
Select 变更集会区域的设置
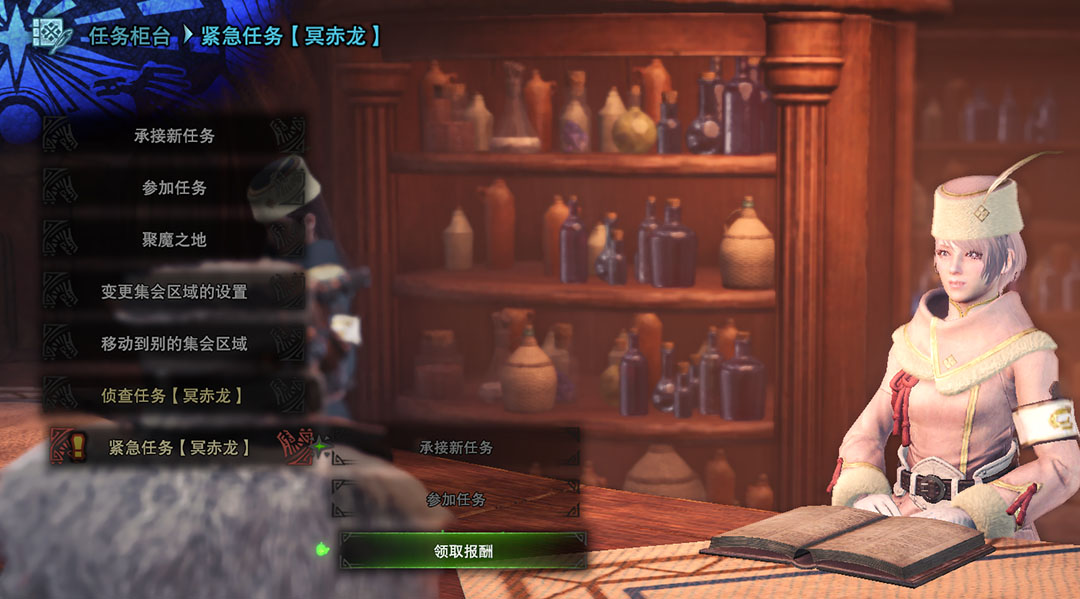tap(174, 292)
